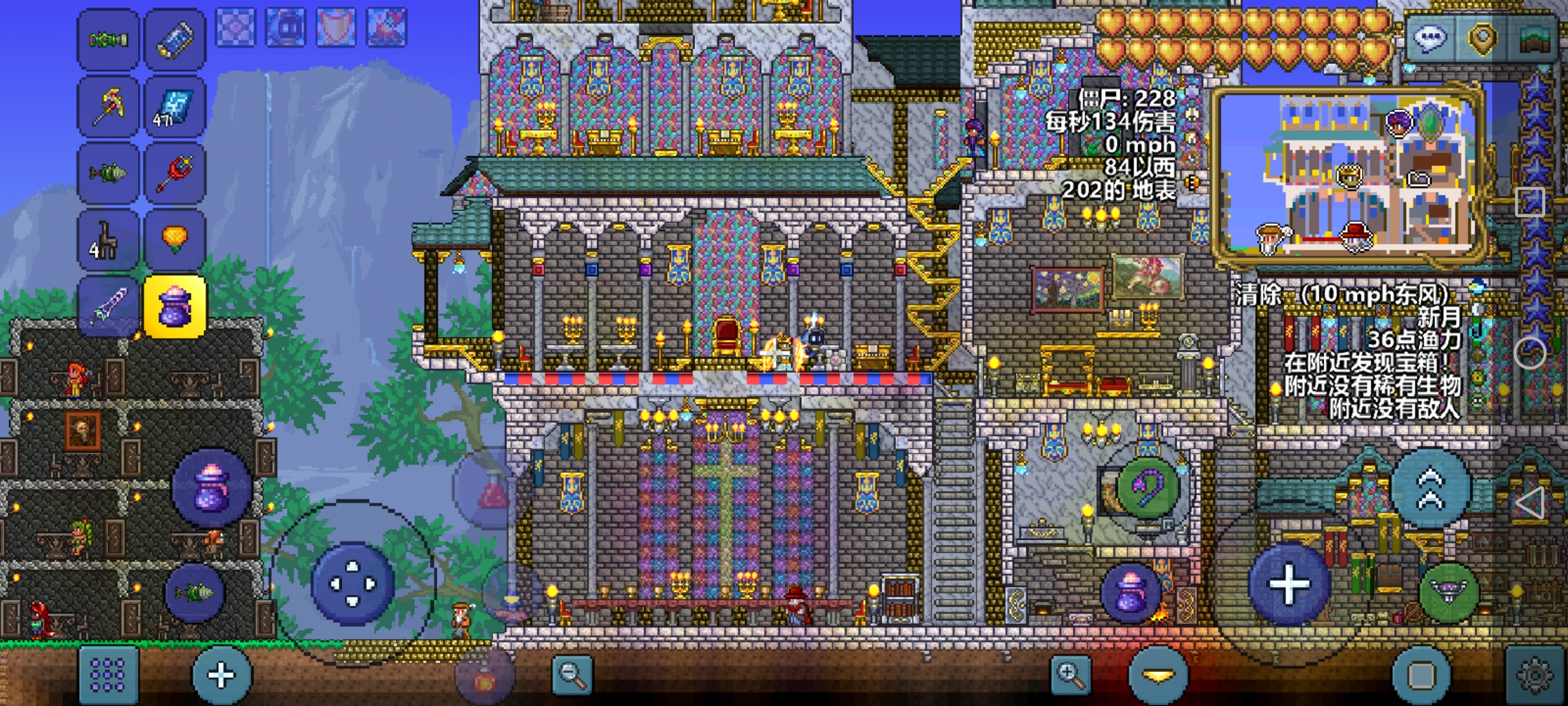Select the cell phone hotbar slot

[174, 39]
